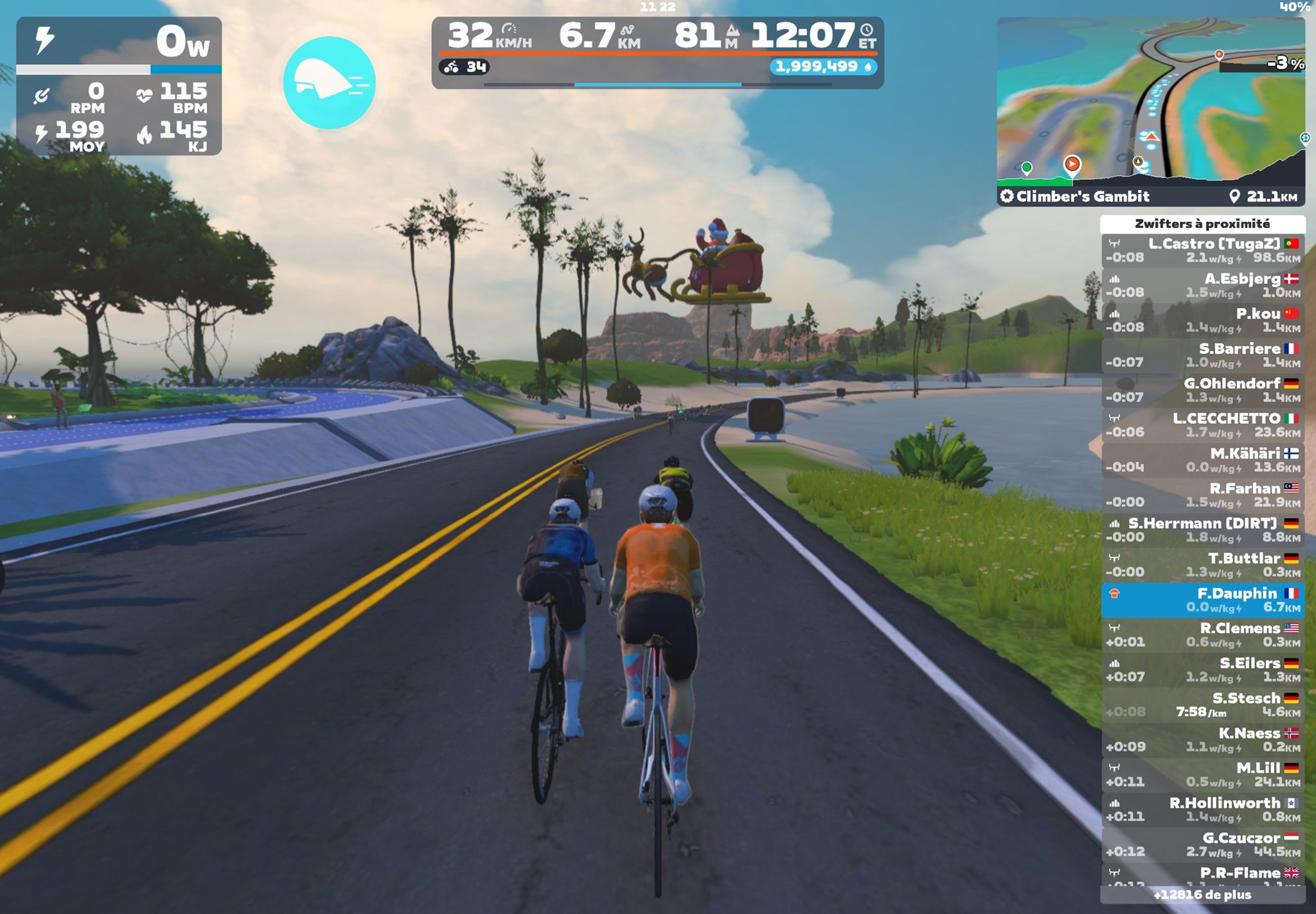The width and height of the screenshot is (1316, 914).
Task: Select rider L.Castro (TugaZ) in the list
Action: point(1202,250)
